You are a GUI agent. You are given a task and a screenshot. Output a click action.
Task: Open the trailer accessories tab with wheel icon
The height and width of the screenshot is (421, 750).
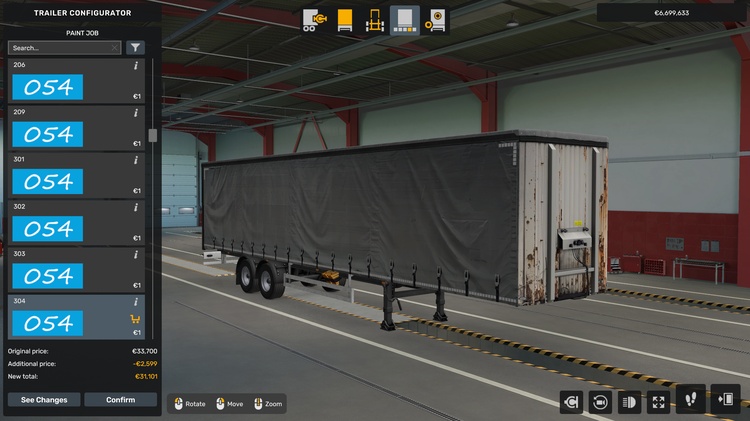click(x=436, y=20)
